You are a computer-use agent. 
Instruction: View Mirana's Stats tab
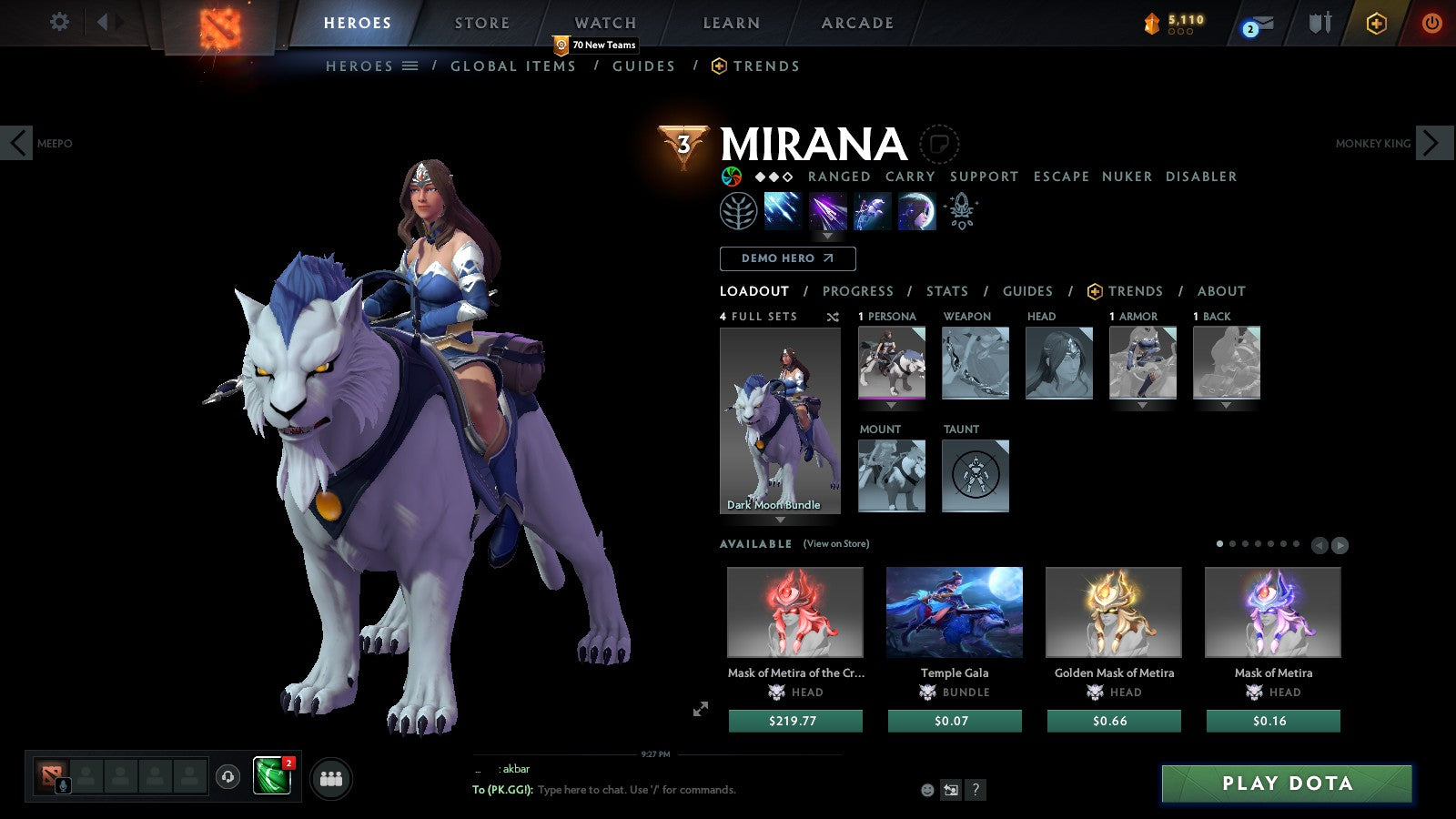tap(946, 291)
